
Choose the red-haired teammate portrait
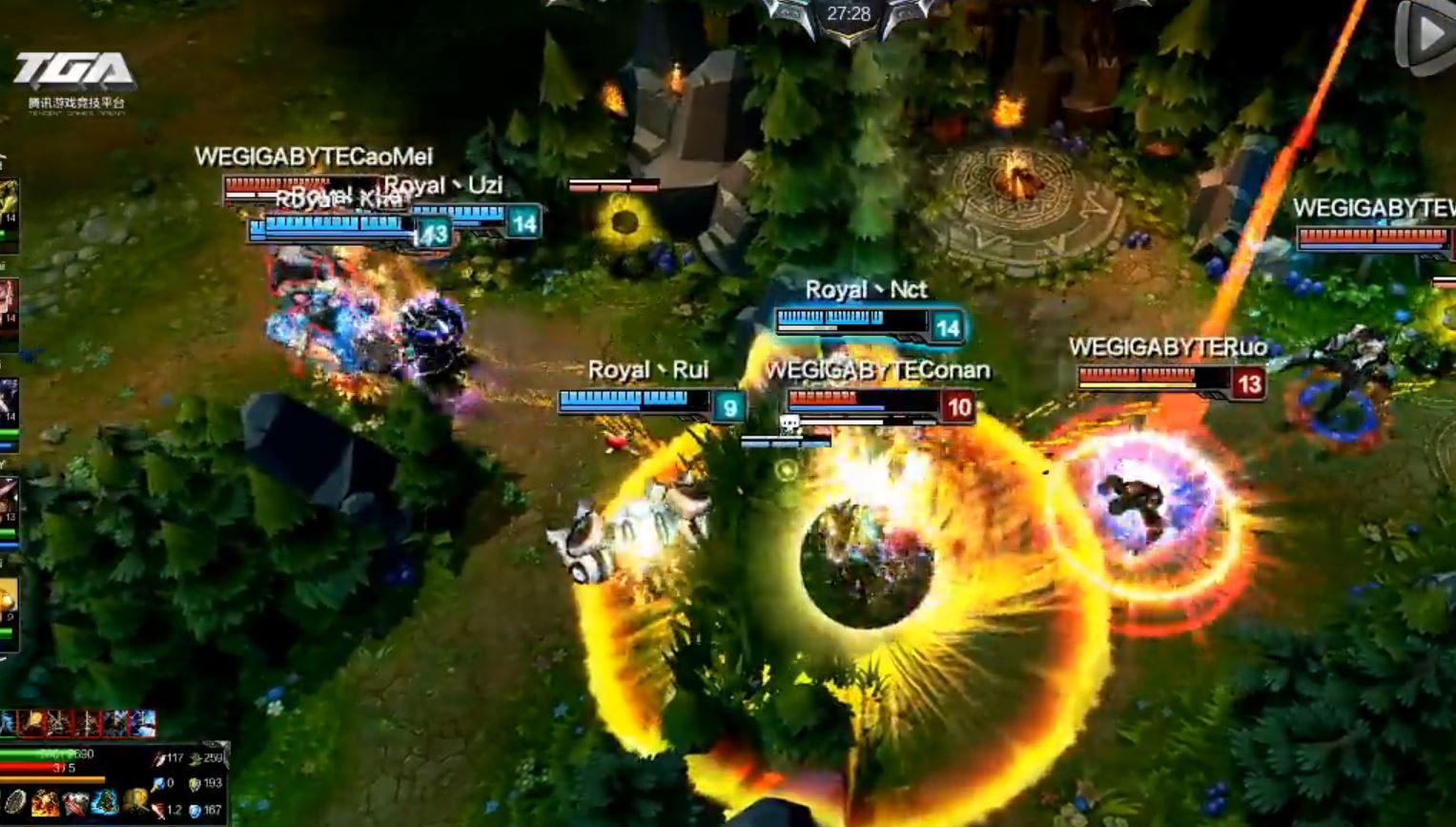coord(8,303)
